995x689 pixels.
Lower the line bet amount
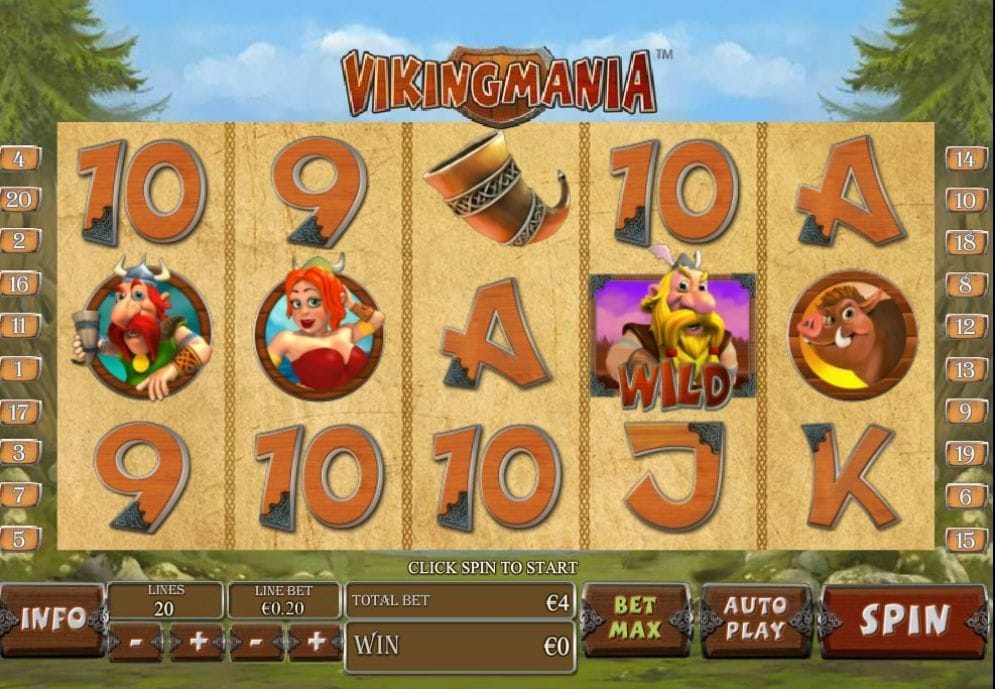click(256, 643)
